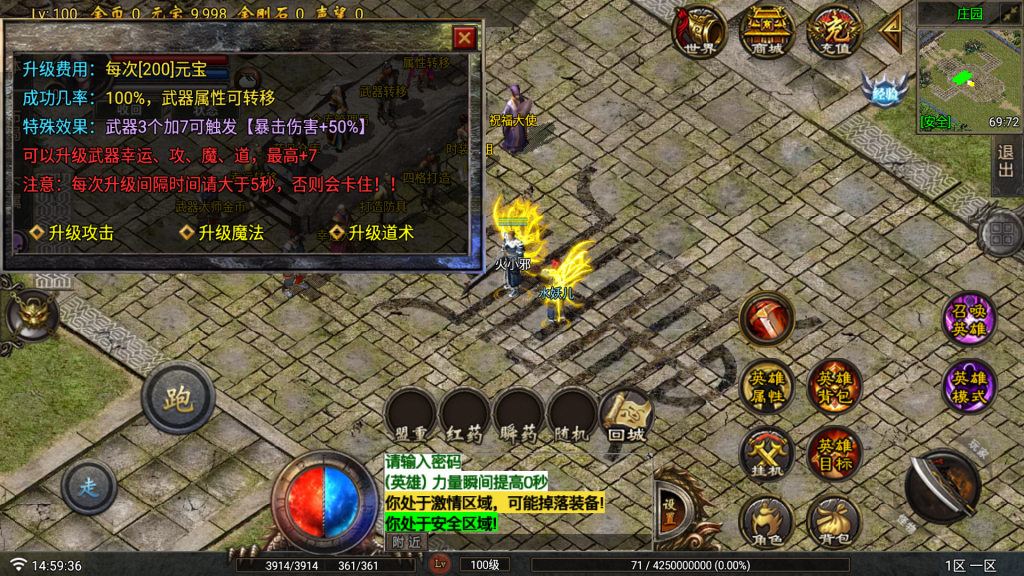The image size is (1024, 576).
Task: Open the 背包 inventory bag
Action: click(x=834, y=521)
